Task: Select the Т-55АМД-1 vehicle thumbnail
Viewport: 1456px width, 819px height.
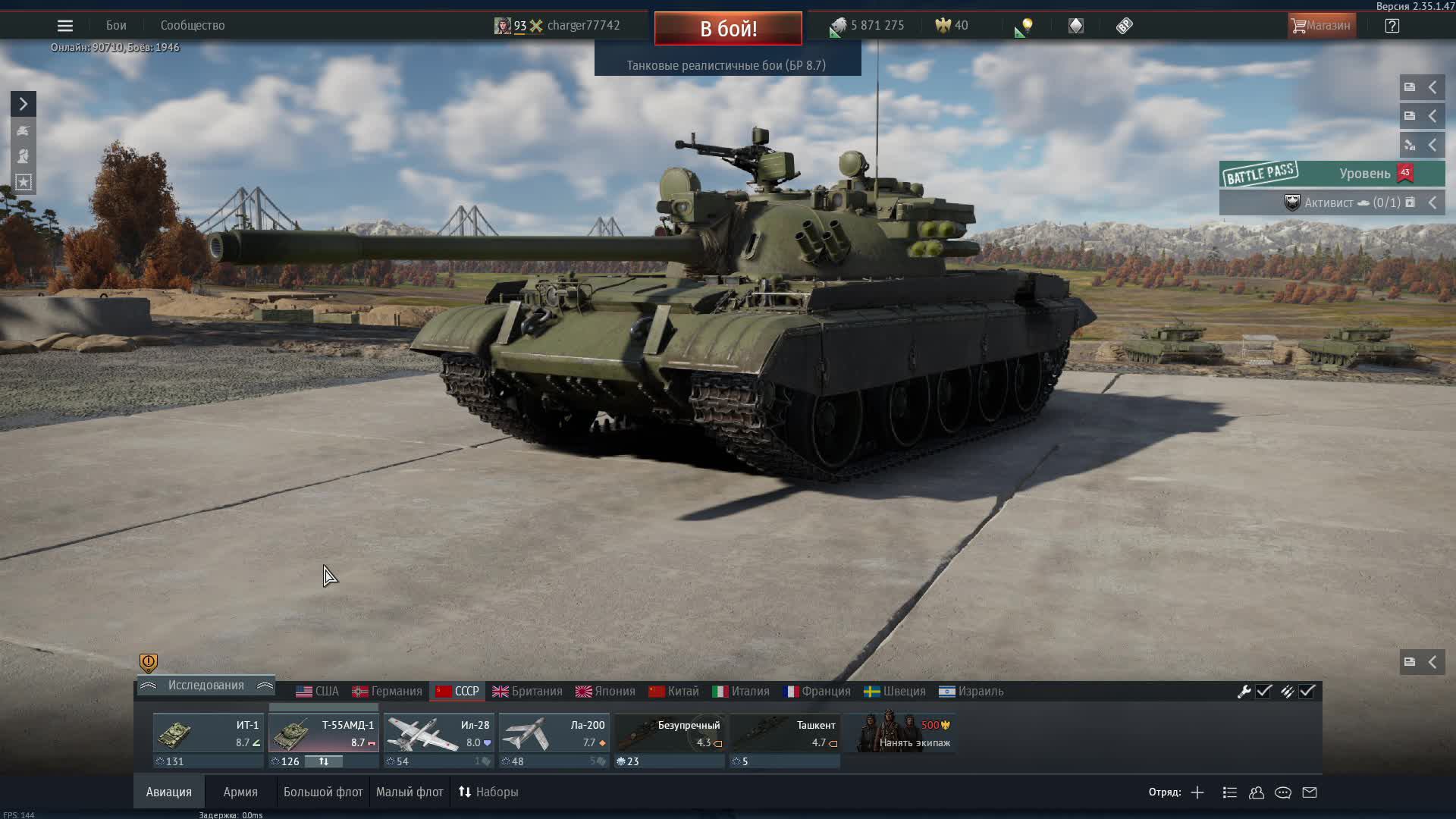Action: (324, 733)
